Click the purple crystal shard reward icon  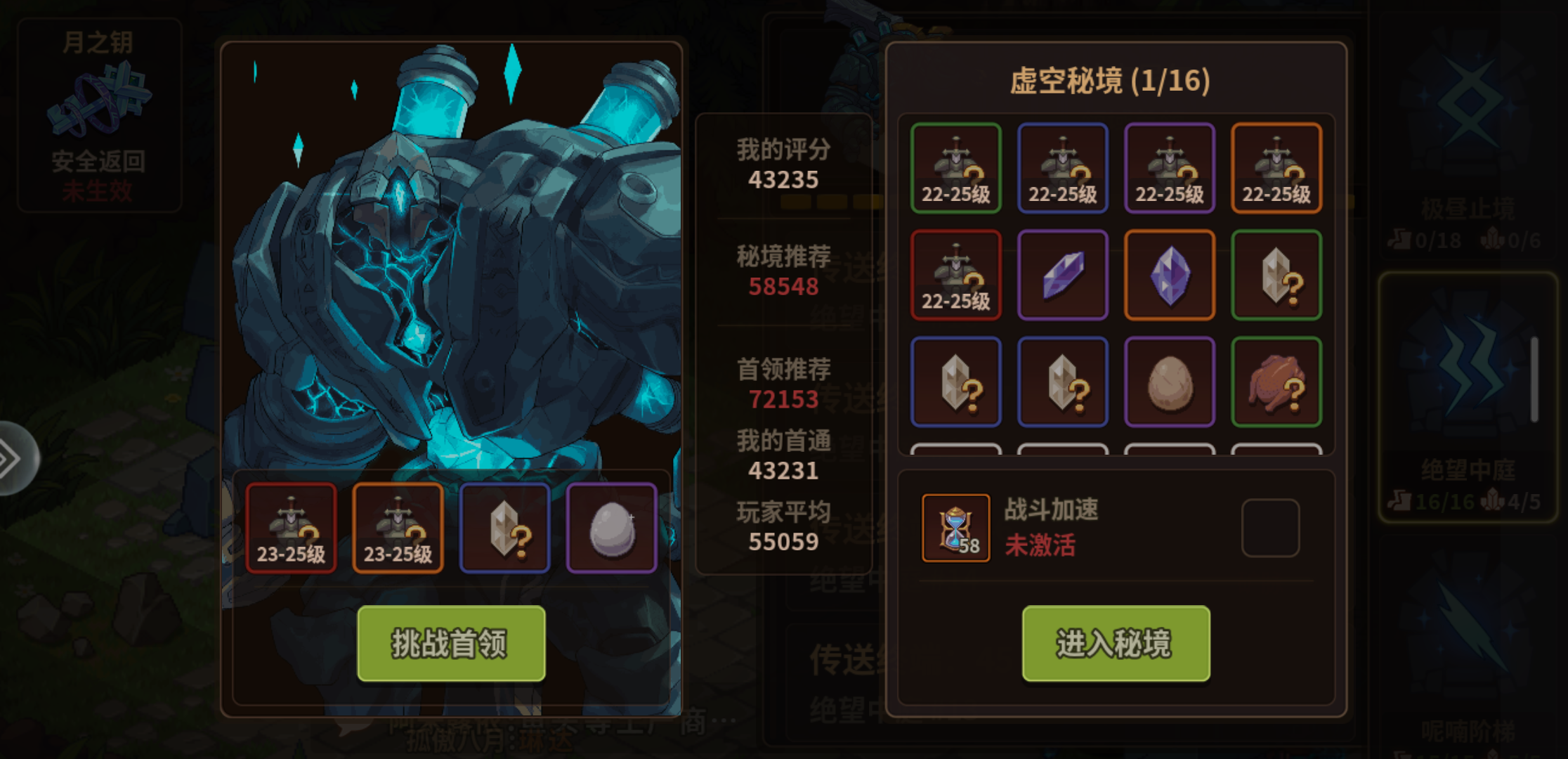pos(1063,275)
